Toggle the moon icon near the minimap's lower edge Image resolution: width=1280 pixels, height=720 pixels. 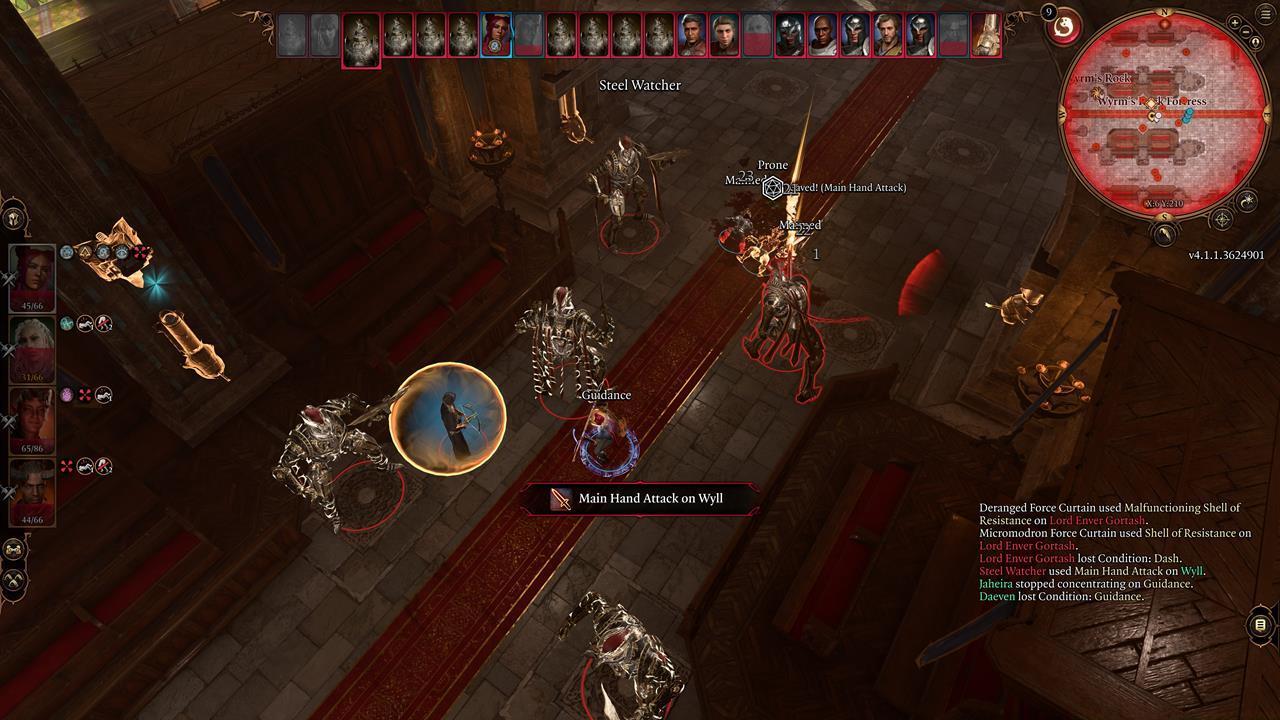1247,203
